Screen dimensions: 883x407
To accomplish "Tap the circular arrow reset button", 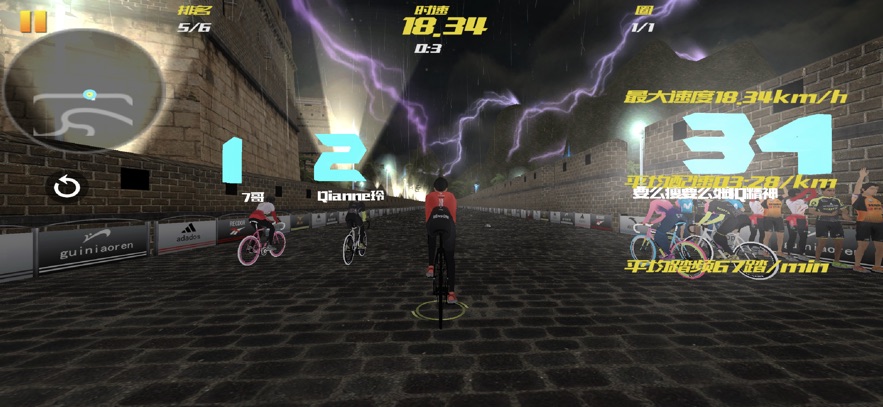I will click(67, 186).
